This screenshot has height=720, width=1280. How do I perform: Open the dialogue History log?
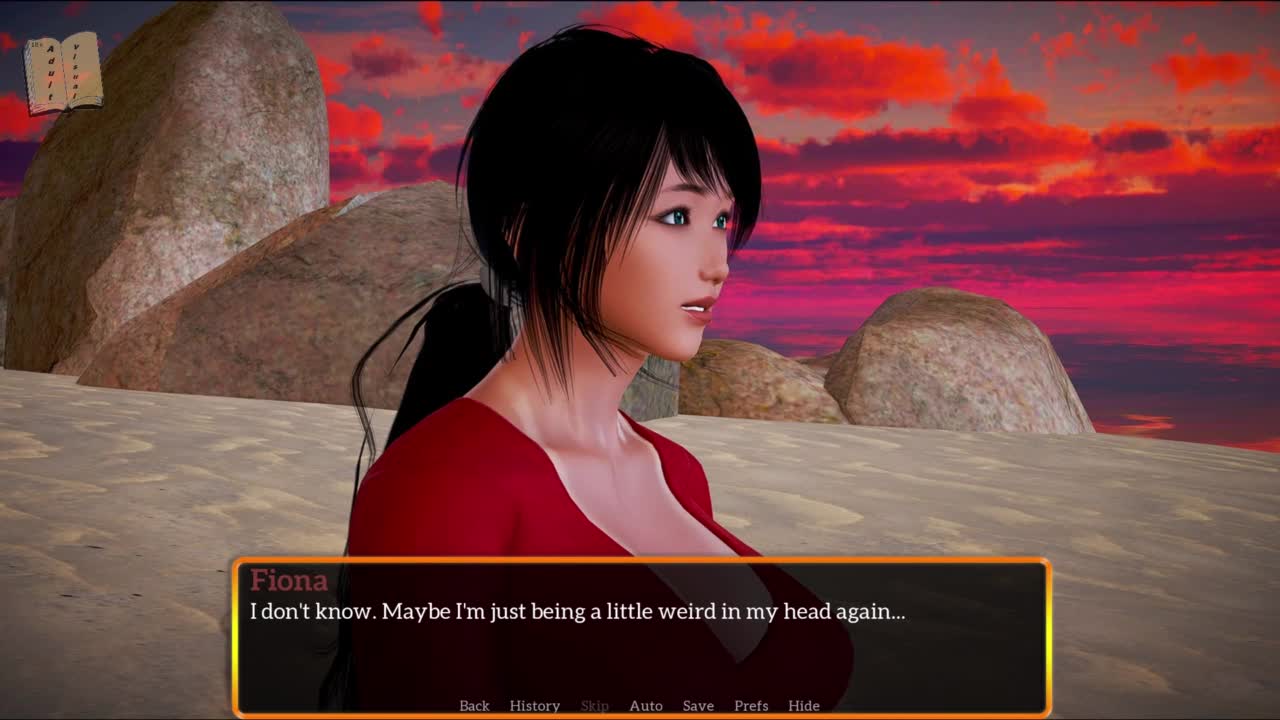[534, 706]
